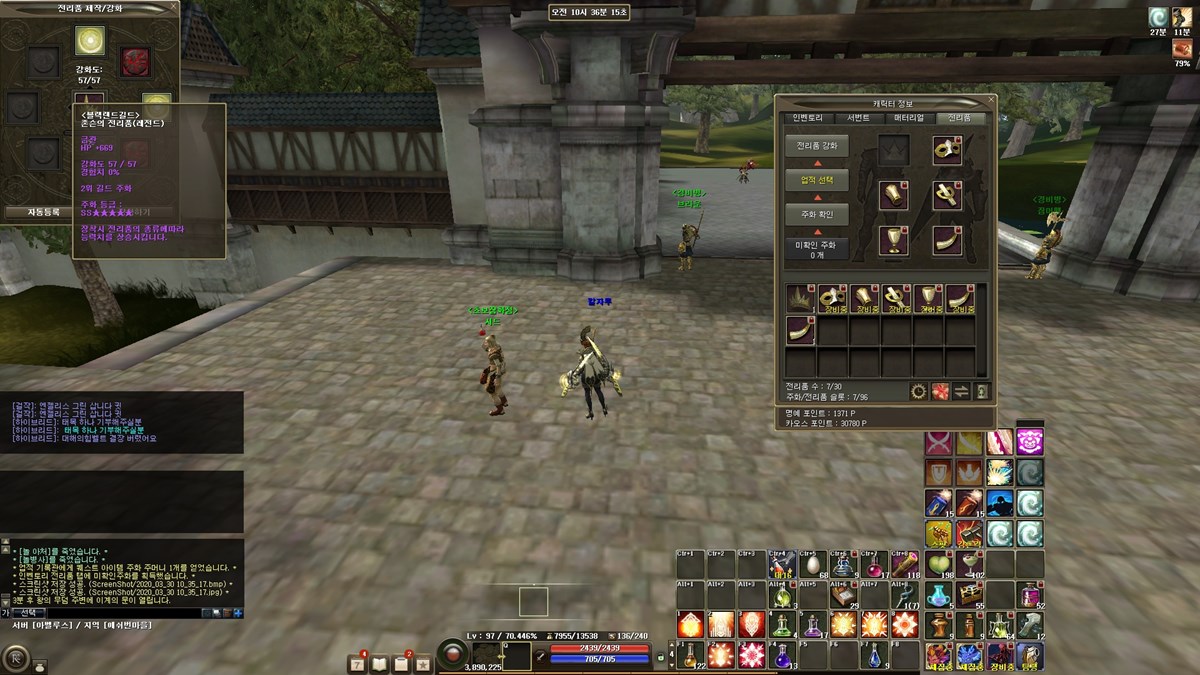Activate the swap arrows icon in trophy panel
1200x675 pixels.
click(x=961, y=391)
